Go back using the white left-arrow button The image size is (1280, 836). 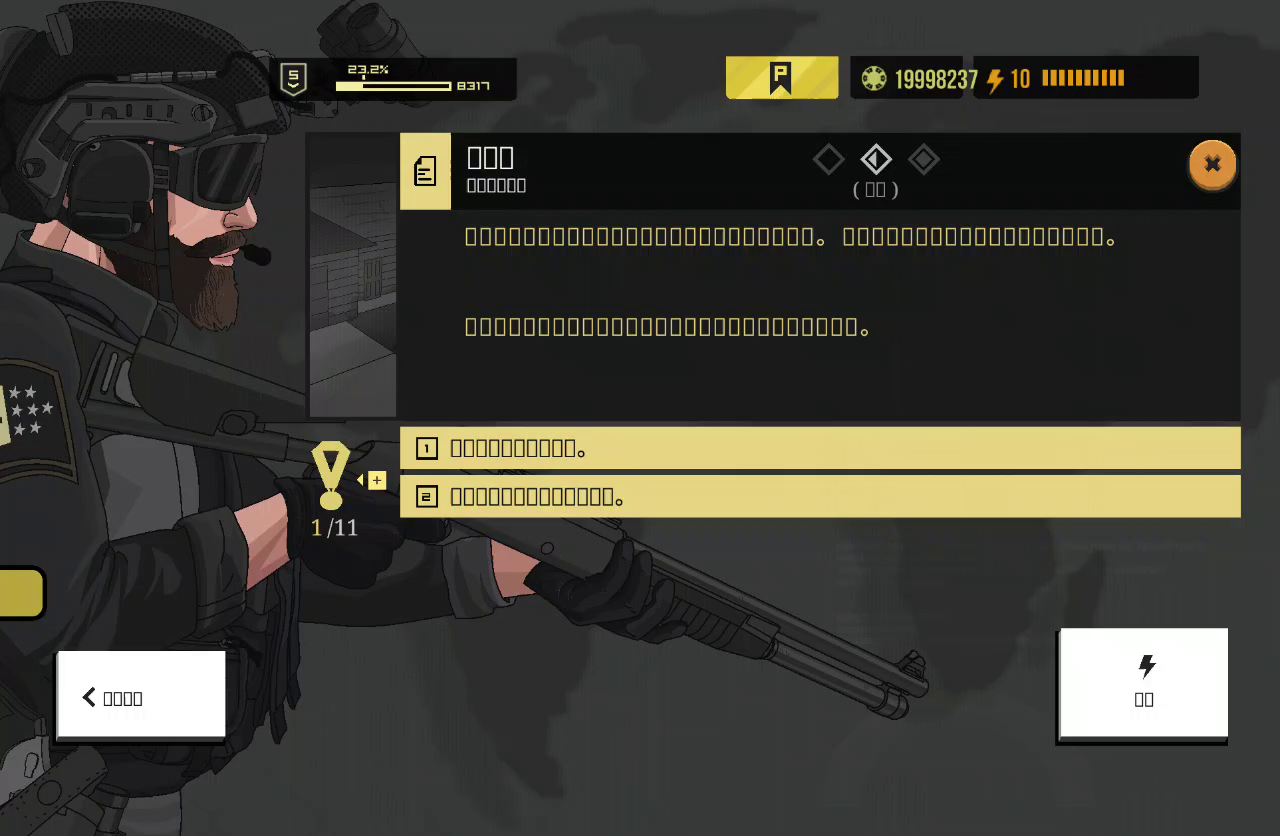click(x=140, y=697)
